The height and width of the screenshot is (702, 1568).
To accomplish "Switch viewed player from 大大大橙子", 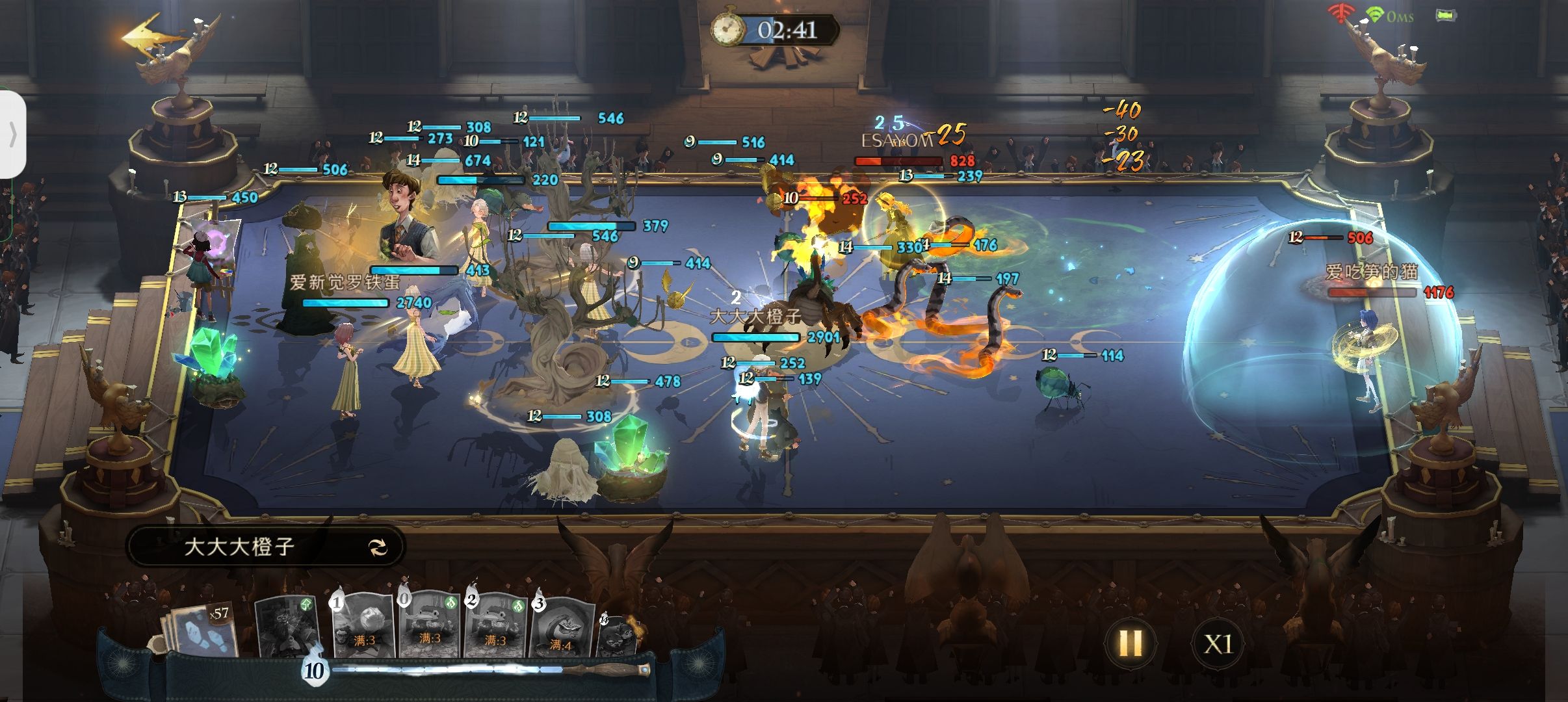I will pos(378,547).
